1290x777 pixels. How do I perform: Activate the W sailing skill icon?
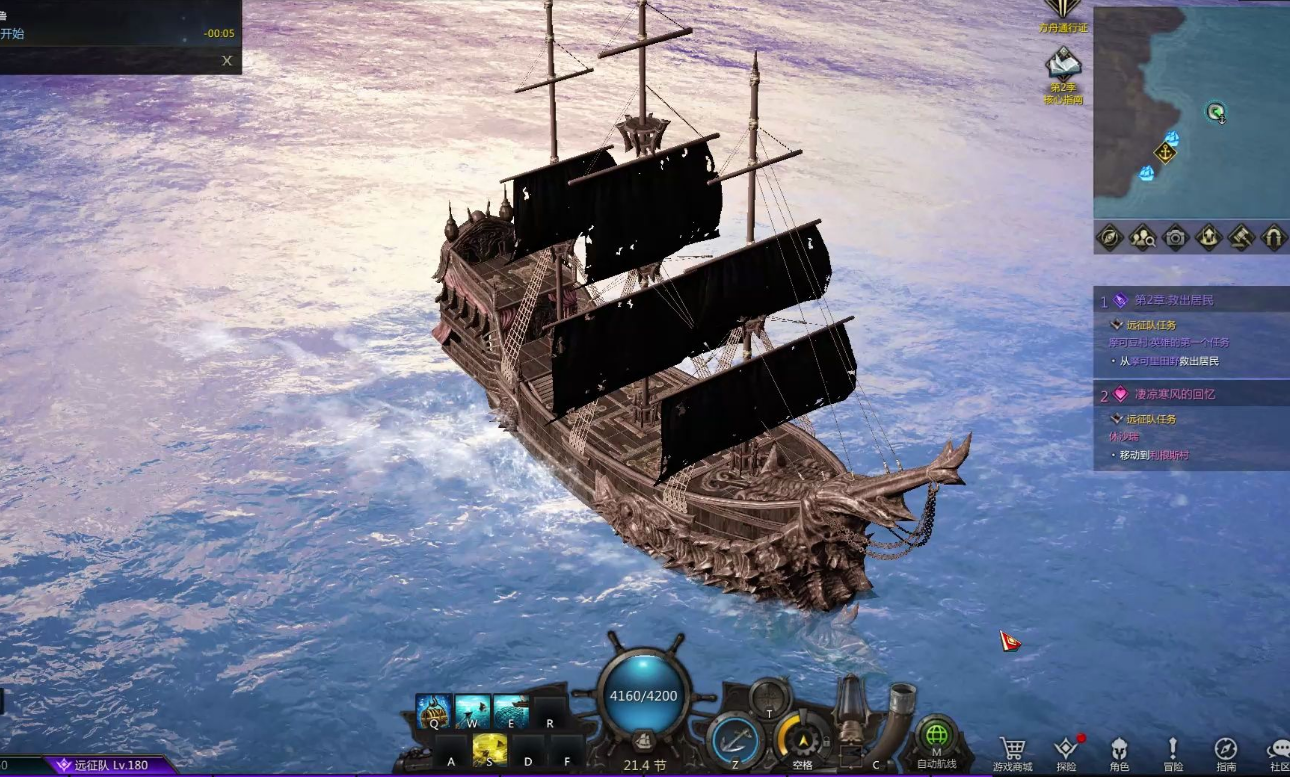click(x=472, y=712)
